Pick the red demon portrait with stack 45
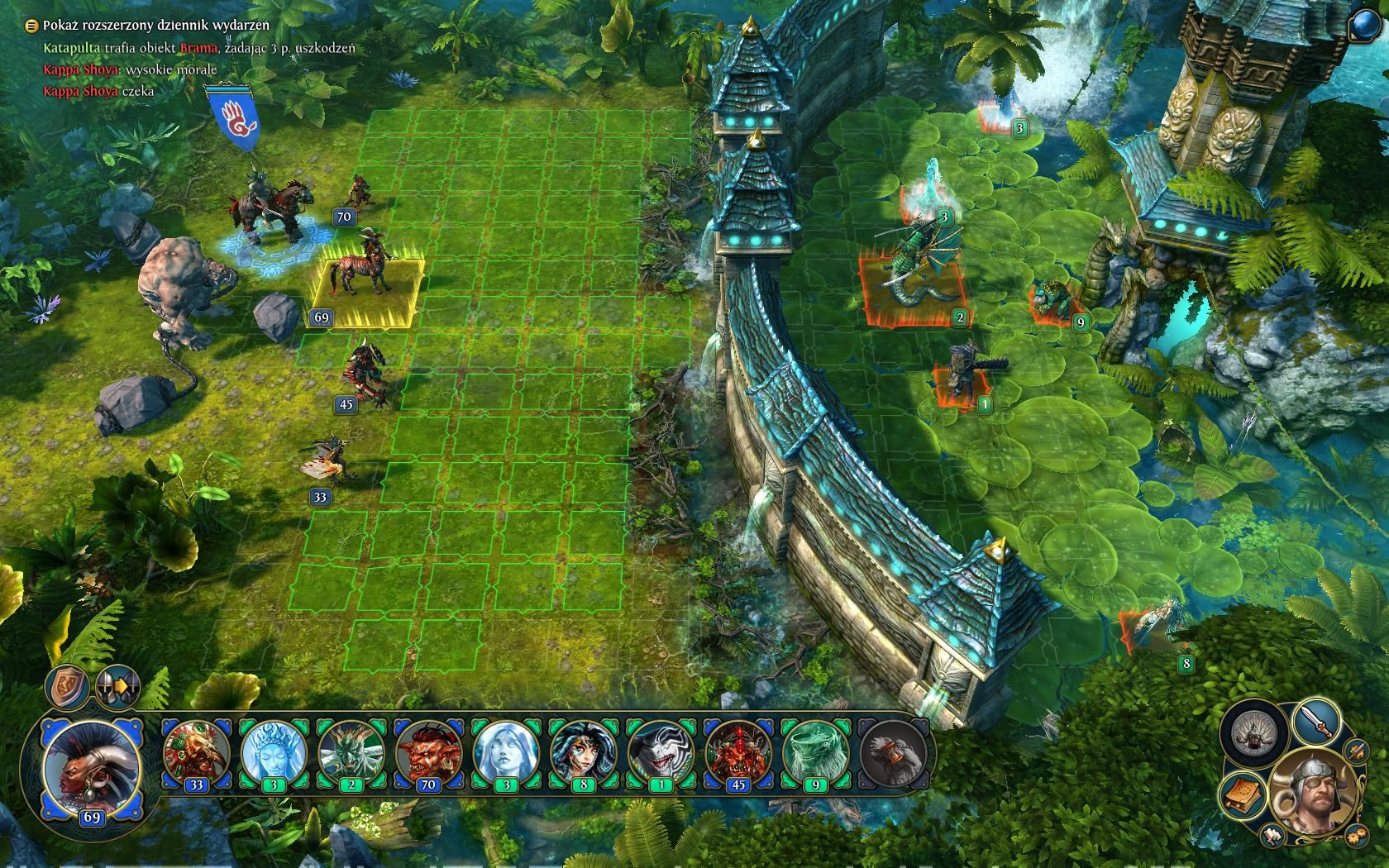Viewport: 1389px width, 868px height. point(737,751)
